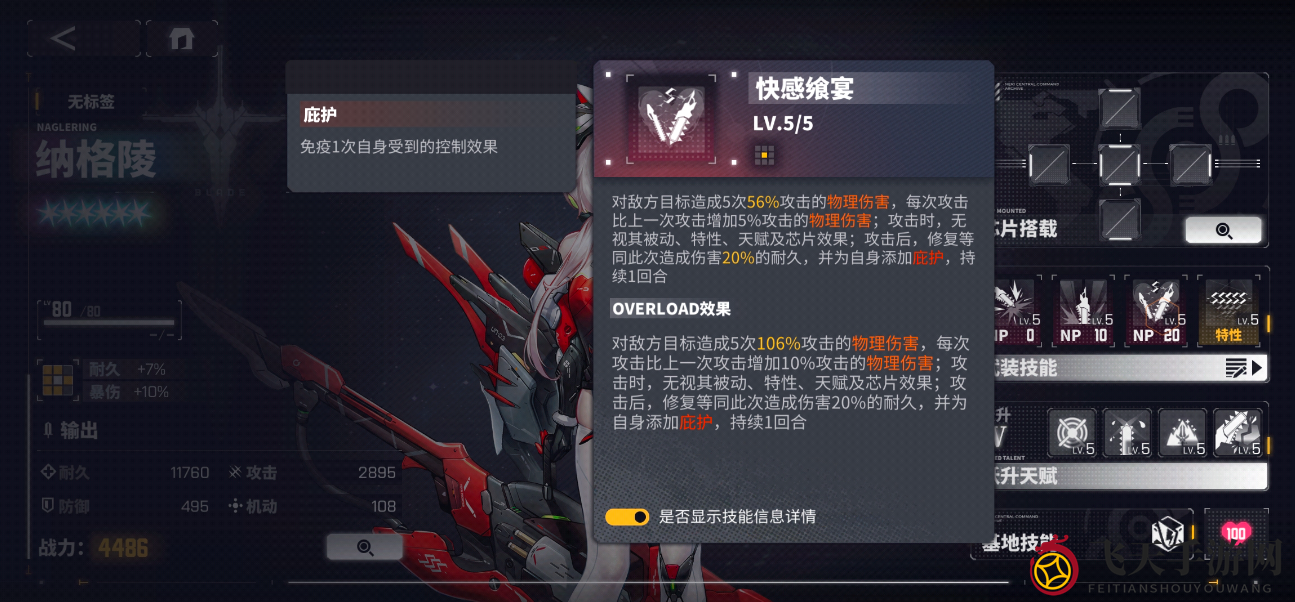This screenshot has width=1295, height=602.
Task: Select the crosshair target talent icon
Action: point(1071,433)
